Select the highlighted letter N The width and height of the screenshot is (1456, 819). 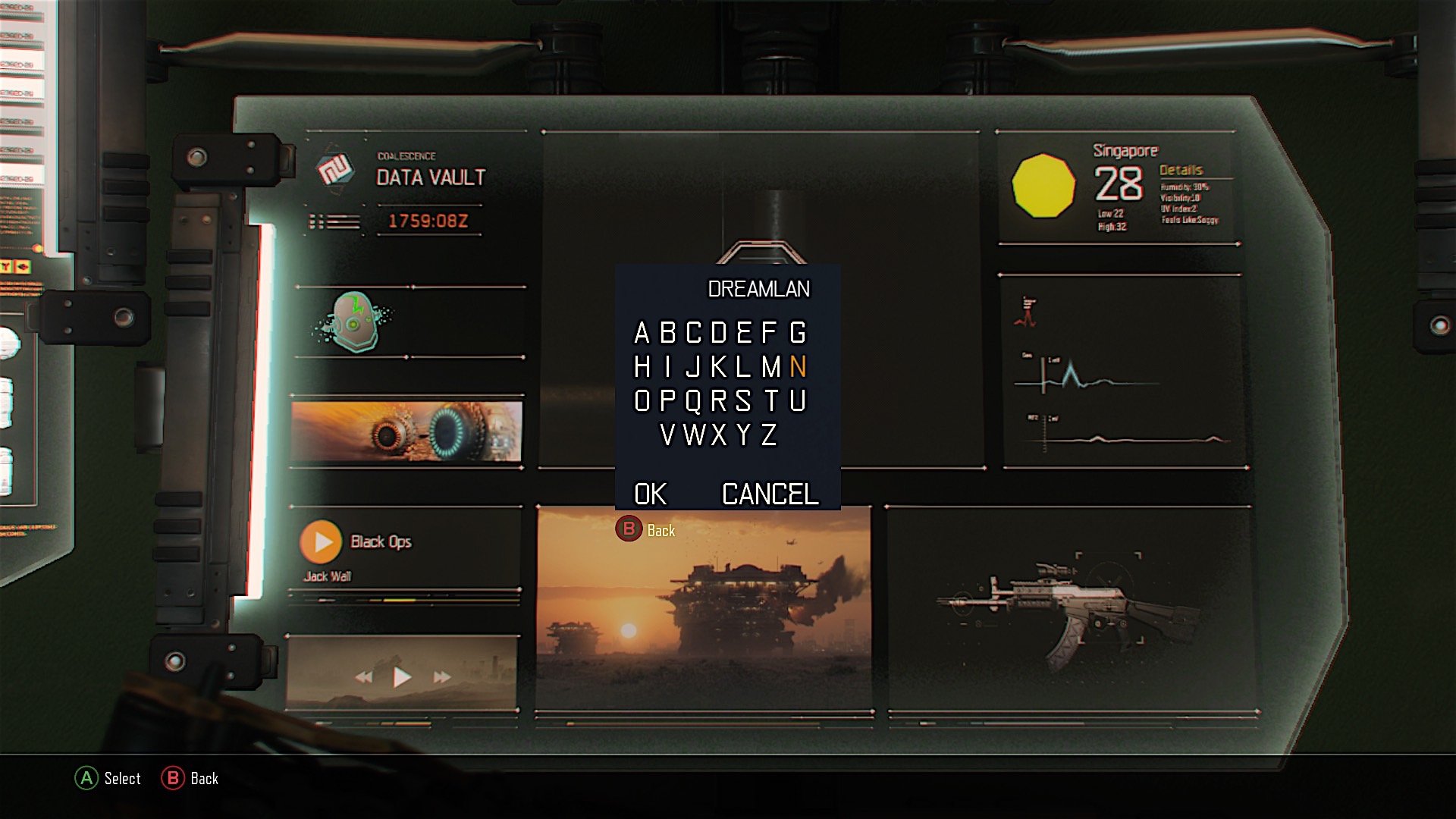click(797, 368)
